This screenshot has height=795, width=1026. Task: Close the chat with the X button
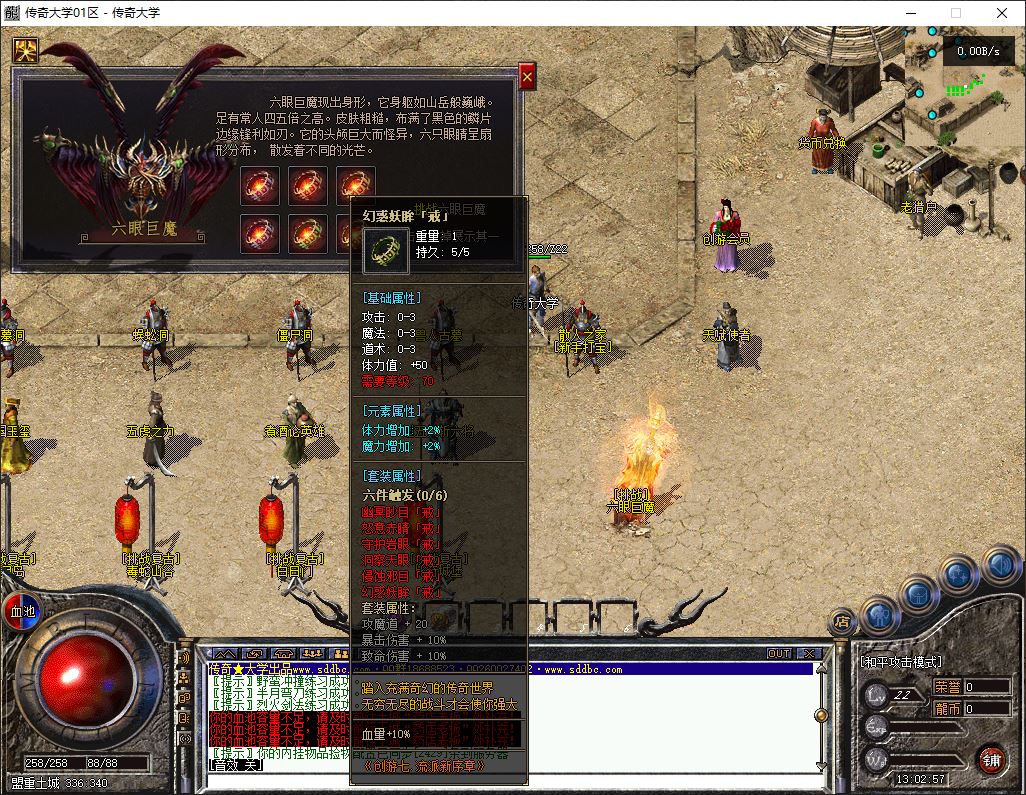point(807,653)
